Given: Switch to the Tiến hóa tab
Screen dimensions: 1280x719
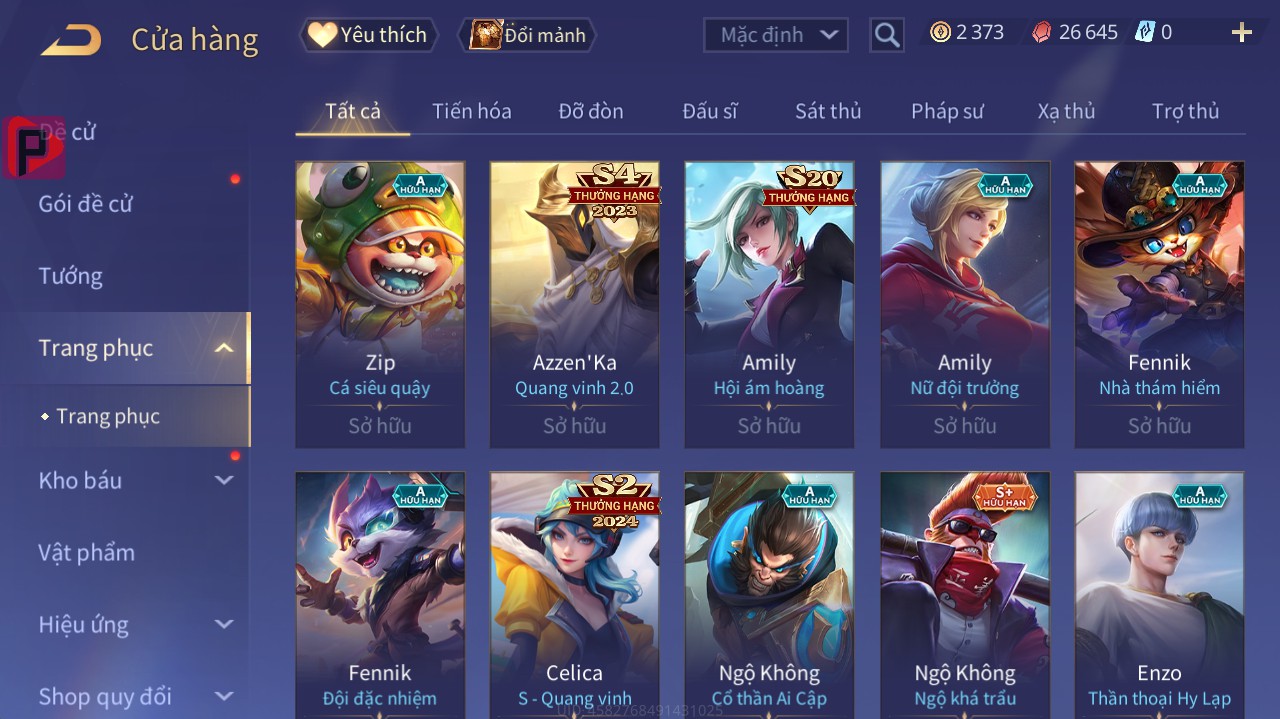Looking at the screenshot, I should [x=471, y=111].
